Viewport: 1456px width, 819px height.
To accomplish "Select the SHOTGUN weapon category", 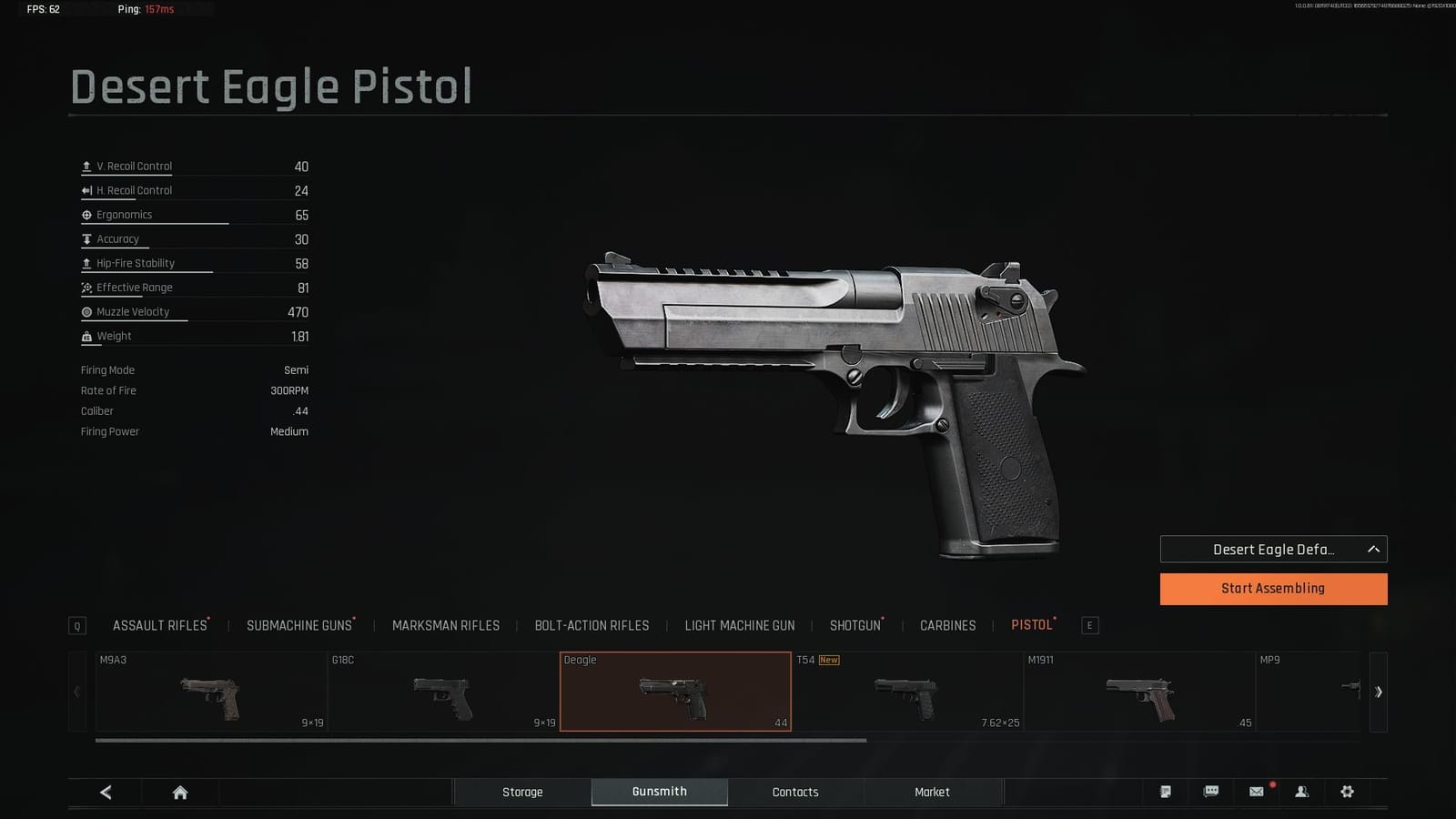I will pos(854,625).
